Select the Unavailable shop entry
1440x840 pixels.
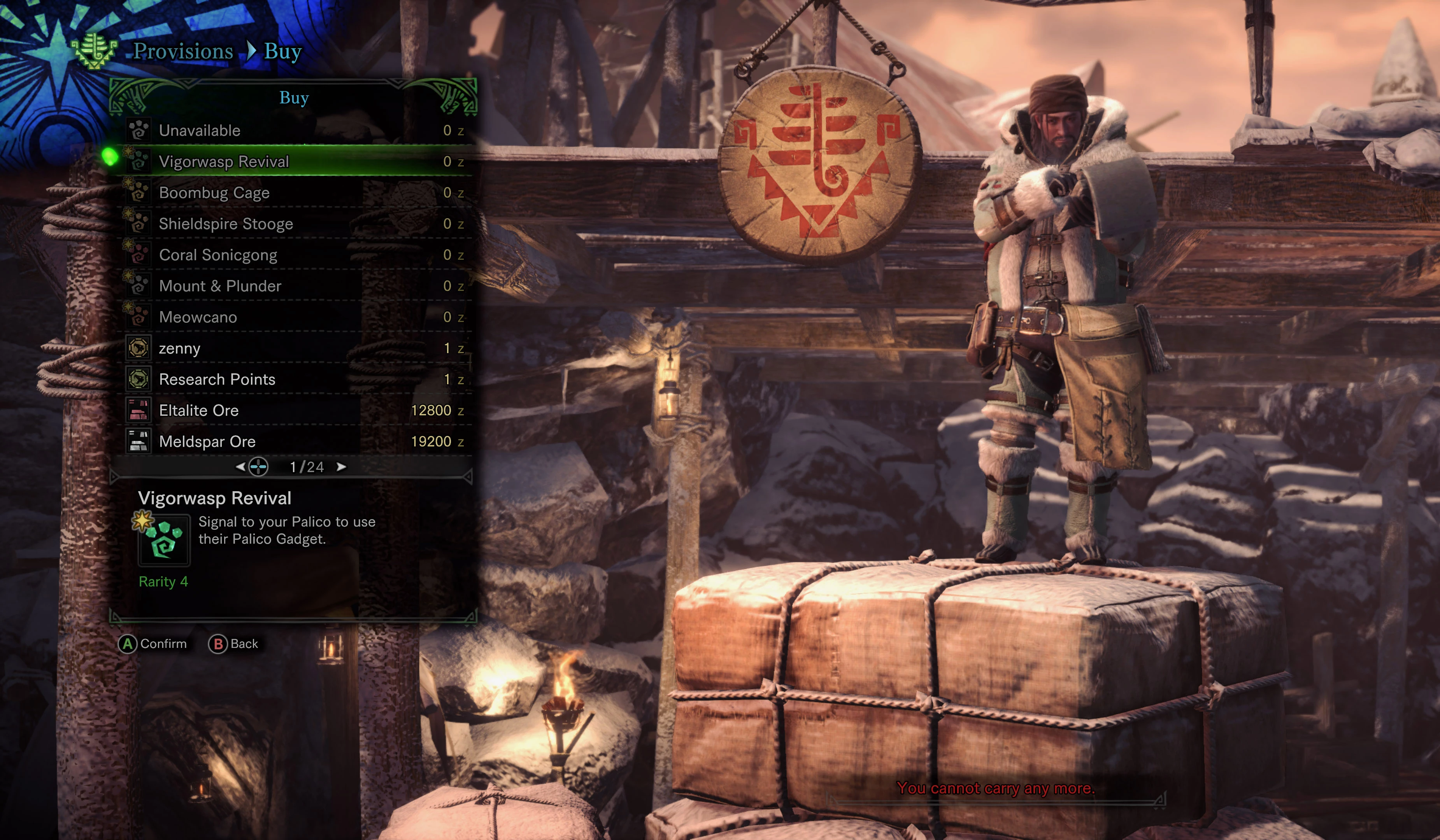point(294,131)
